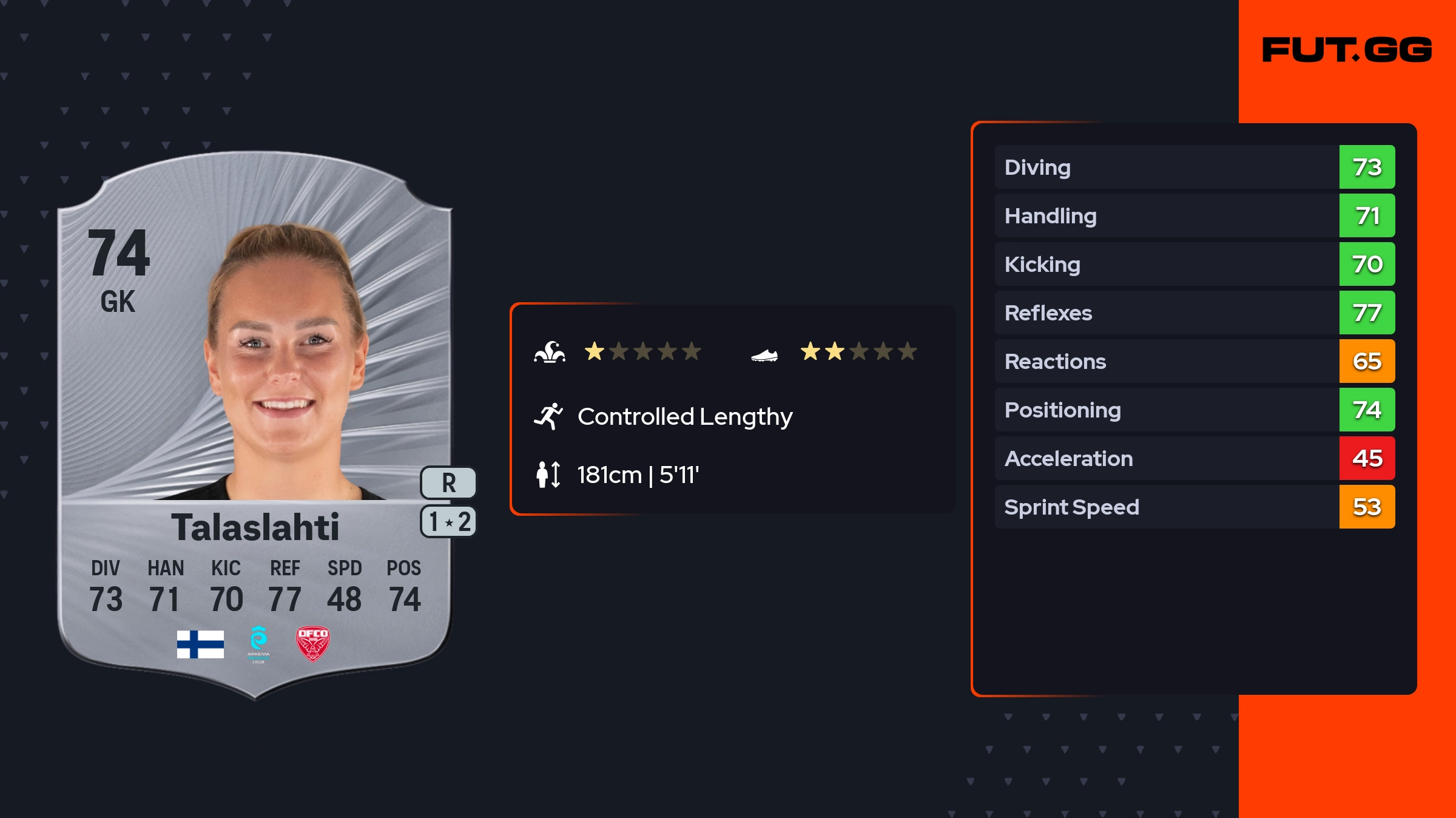Select the Handling stat row
The image size is (1456, 818).
coord(1194,215)
